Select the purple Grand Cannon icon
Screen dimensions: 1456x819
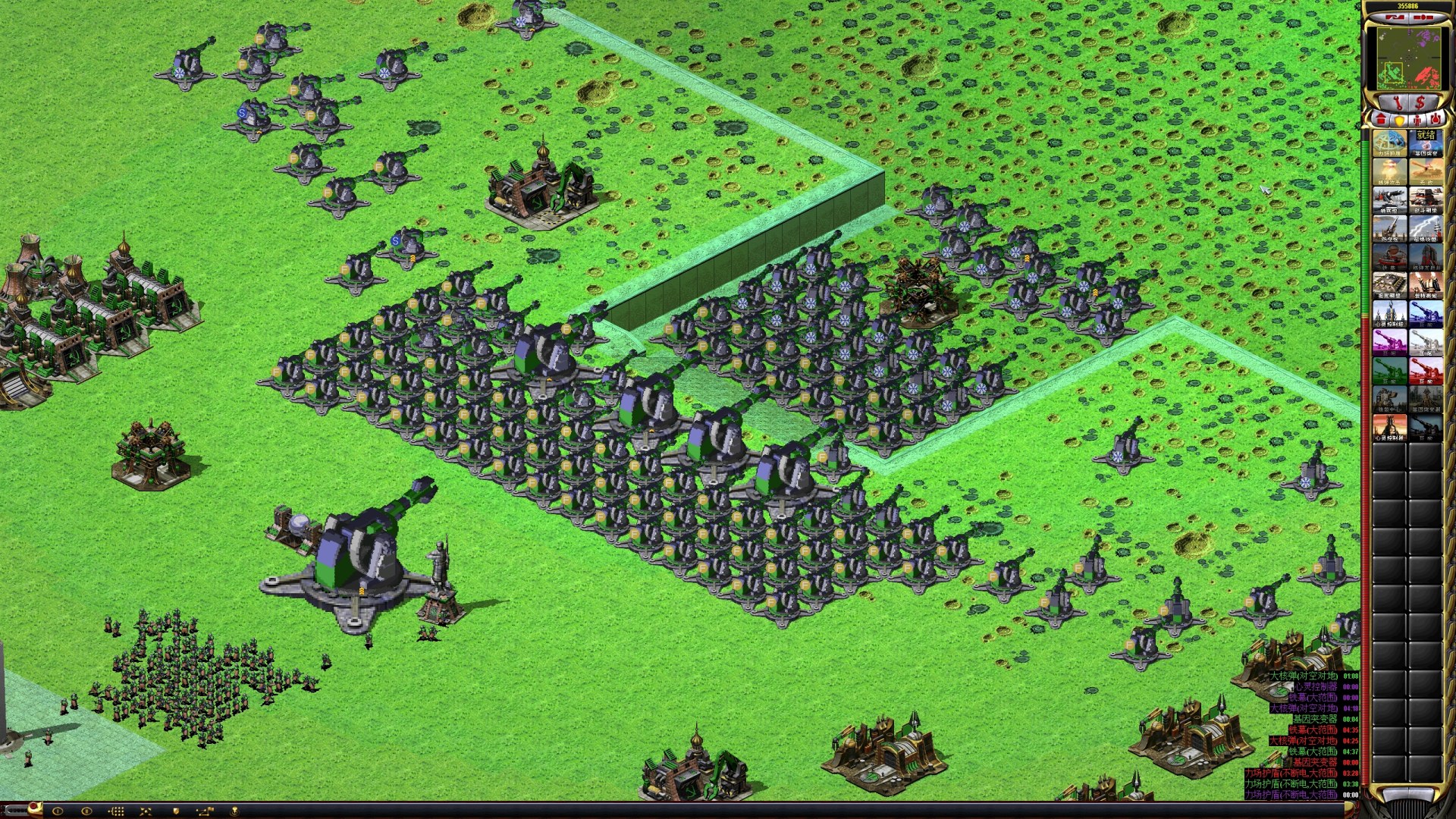[x=1389, y=342]
